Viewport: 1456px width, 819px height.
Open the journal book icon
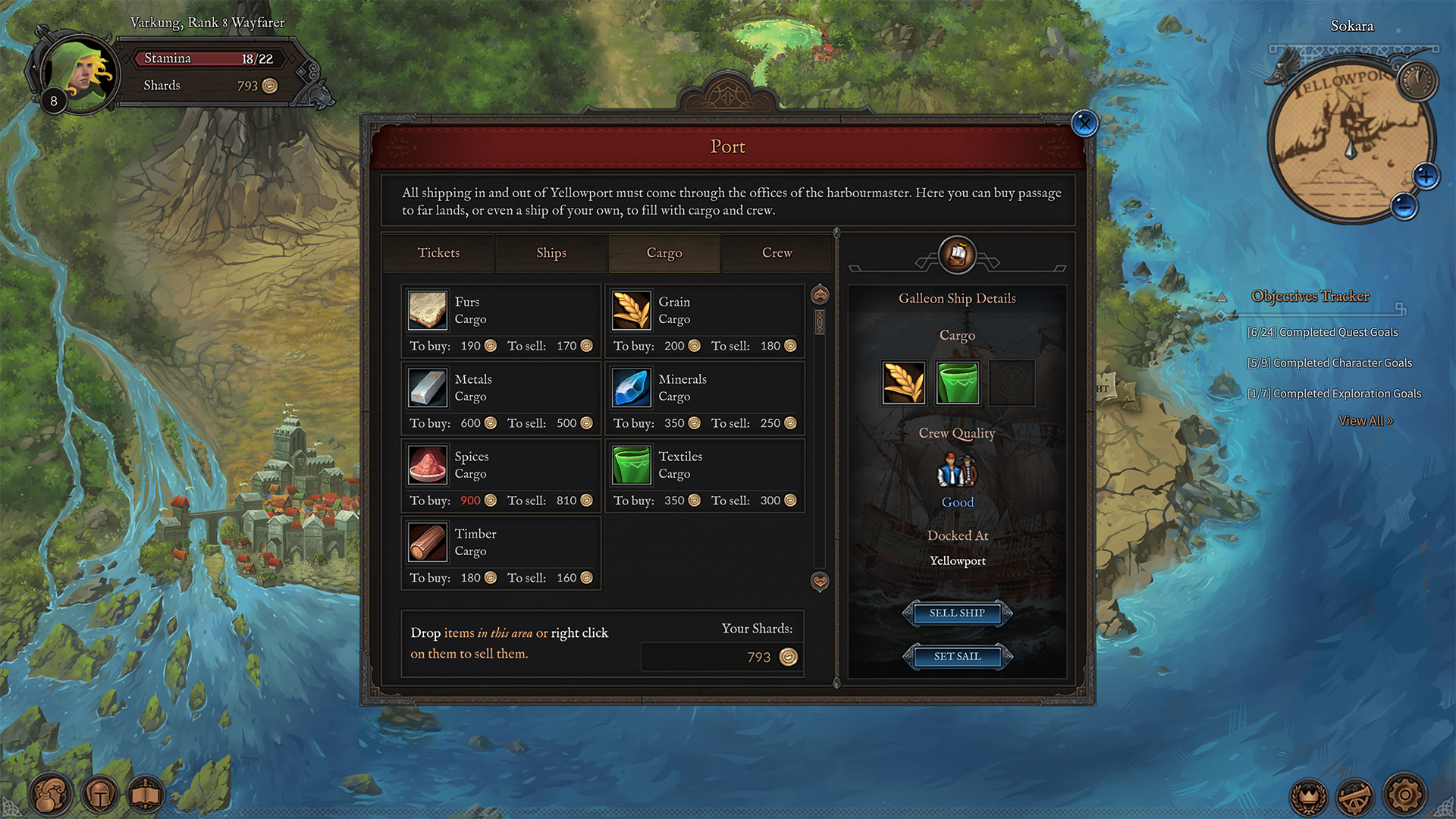[146, 795]
